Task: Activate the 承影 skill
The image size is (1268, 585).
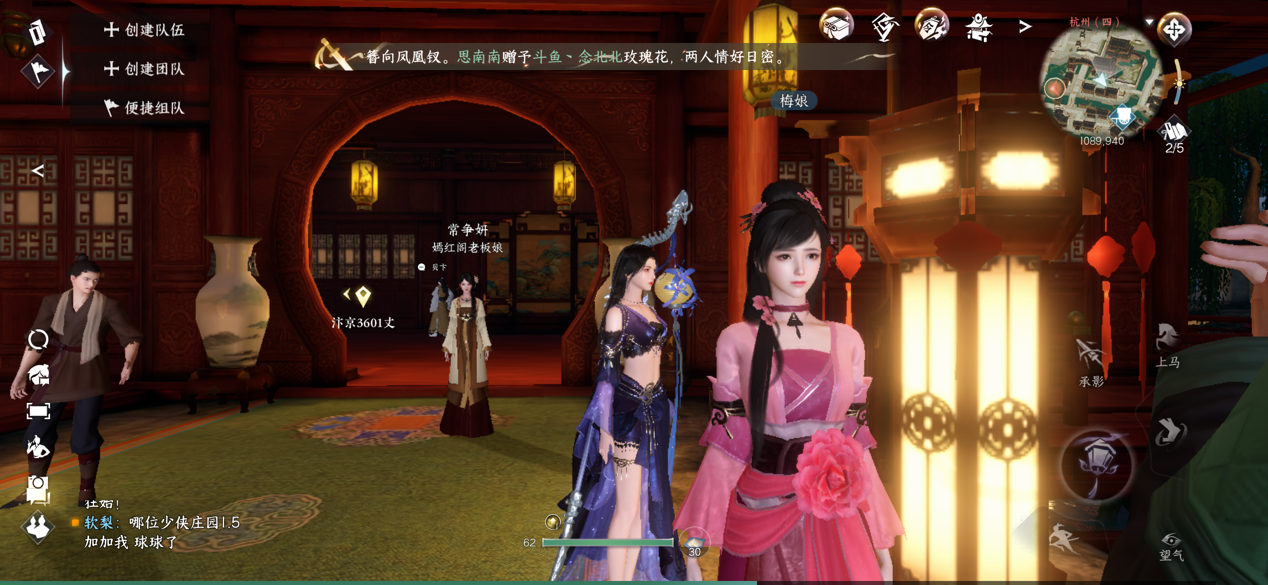Action: [1091, 362]
